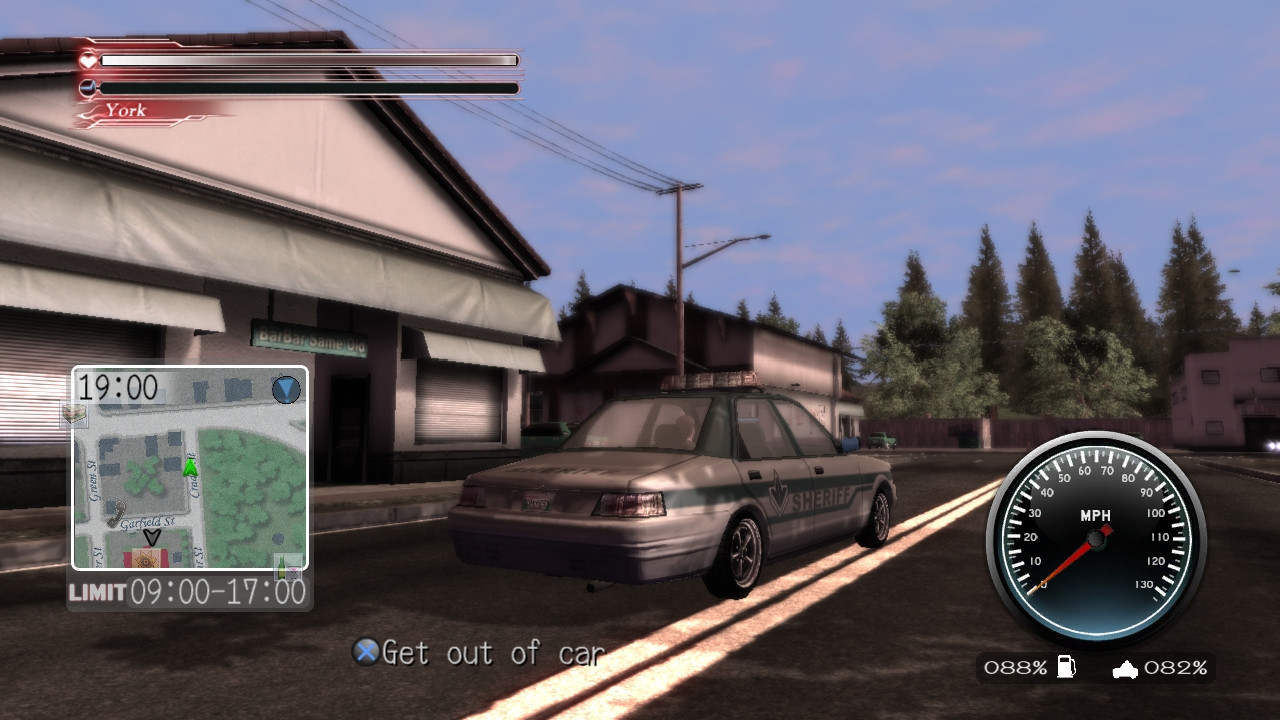The height and width of the screenshot is (720, 1280).
Task: Open the 19:00 clock display
Action: [118, 387]
